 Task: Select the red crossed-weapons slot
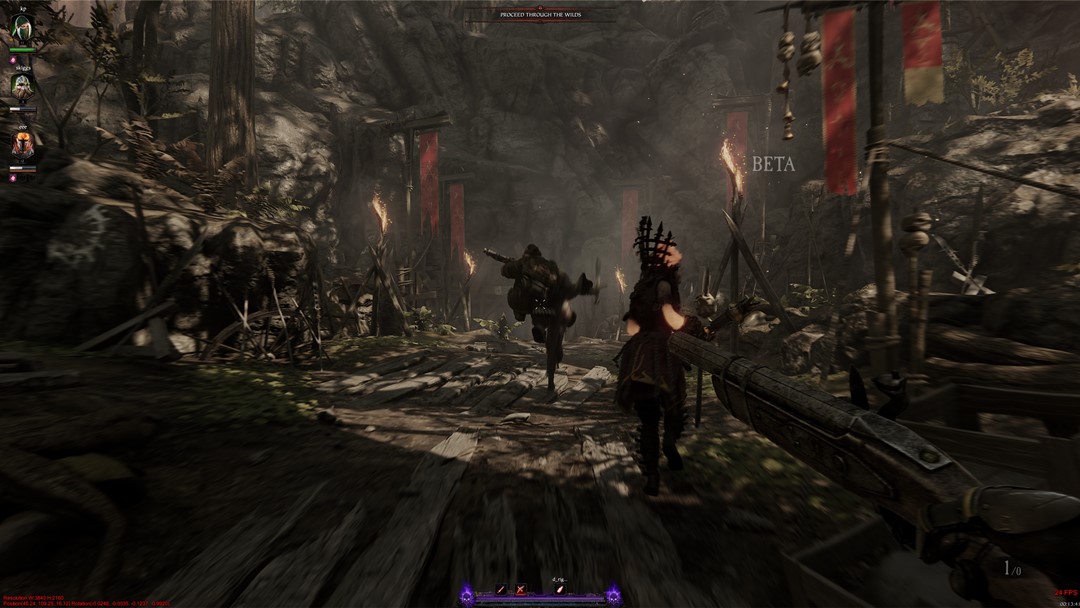click(x=520, y=590)
